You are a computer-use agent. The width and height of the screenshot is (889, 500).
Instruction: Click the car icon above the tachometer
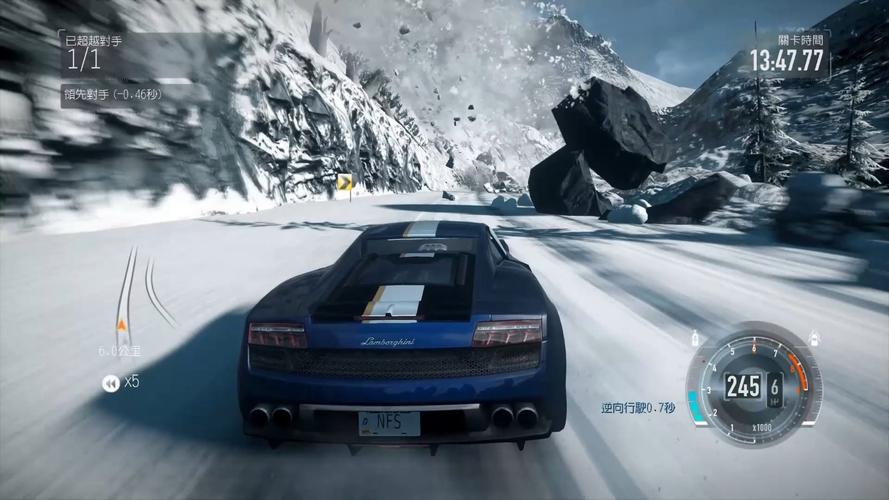coord(814,340)
